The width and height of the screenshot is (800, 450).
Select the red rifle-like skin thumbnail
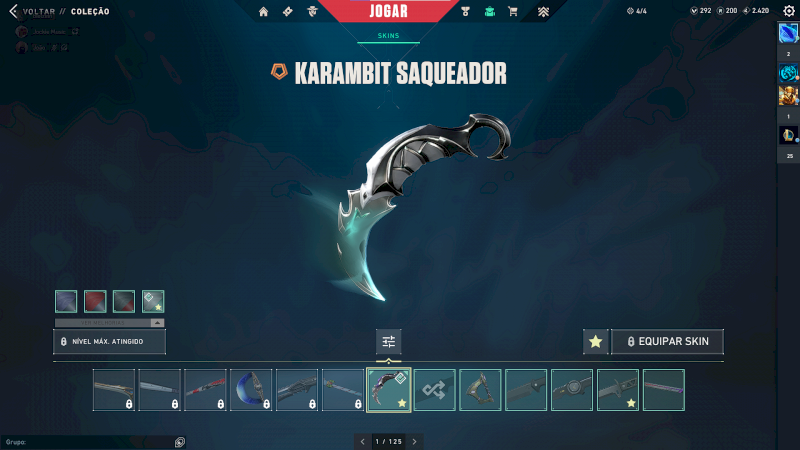point(205,390)
